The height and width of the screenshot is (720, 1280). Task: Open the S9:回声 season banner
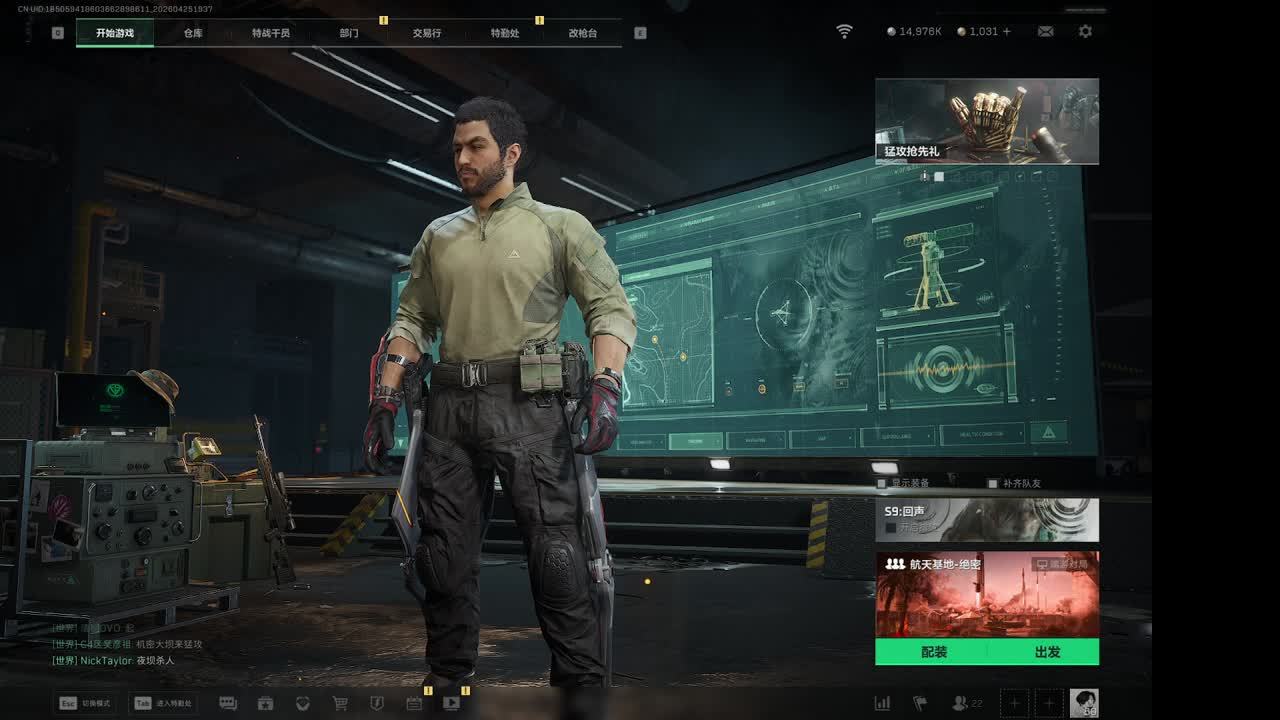click(987, 520)
